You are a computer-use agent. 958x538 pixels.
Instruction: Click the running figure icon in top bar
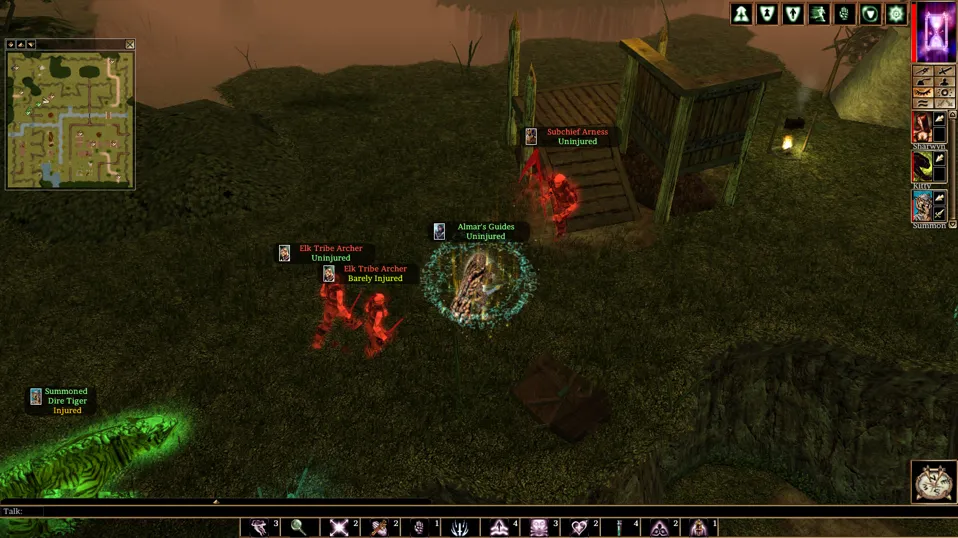[x=819, y=14]
